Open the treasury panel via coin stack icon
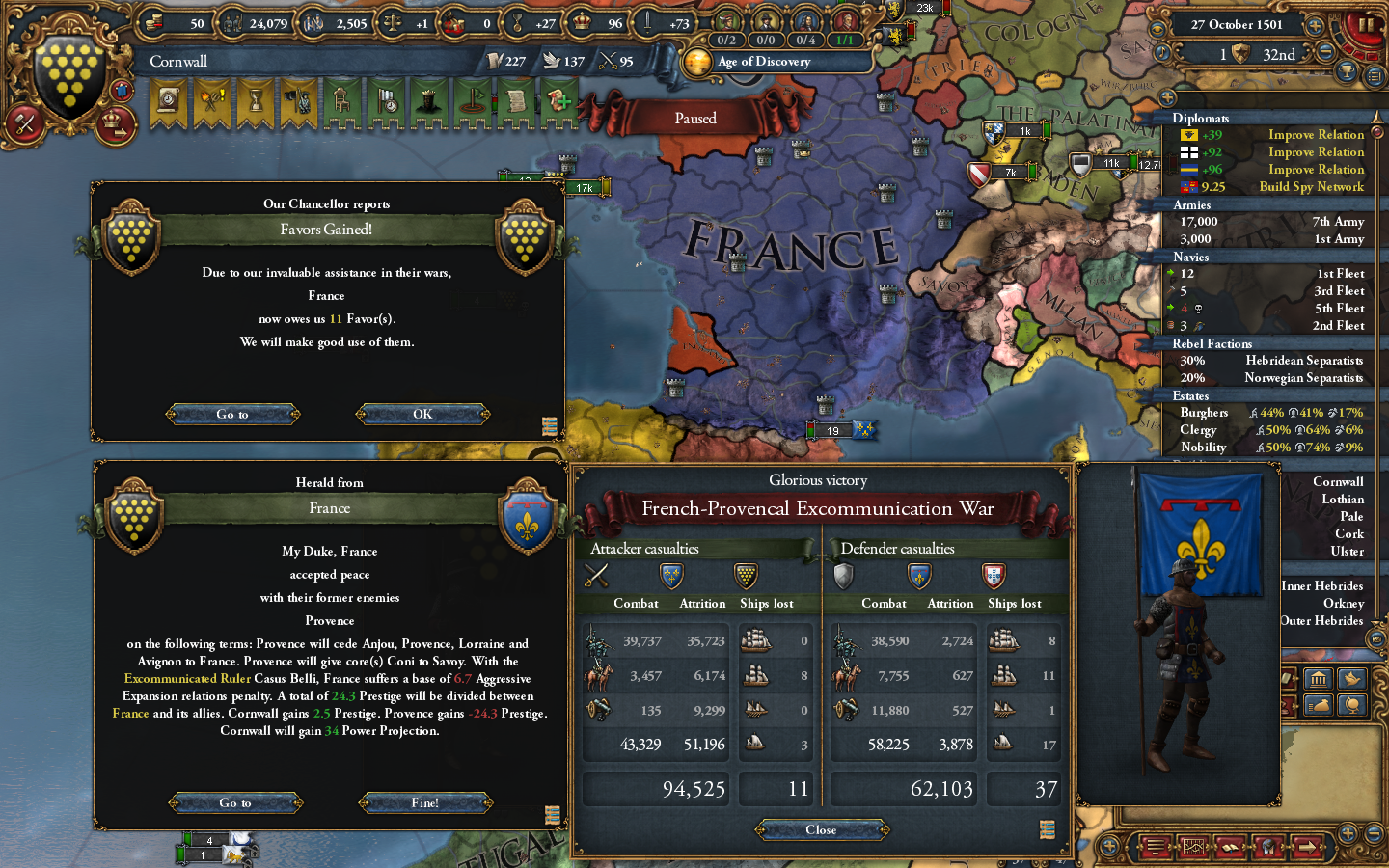Image resolution: width=1389 pixels, height=868 pixels. click(x=153, y=21)
